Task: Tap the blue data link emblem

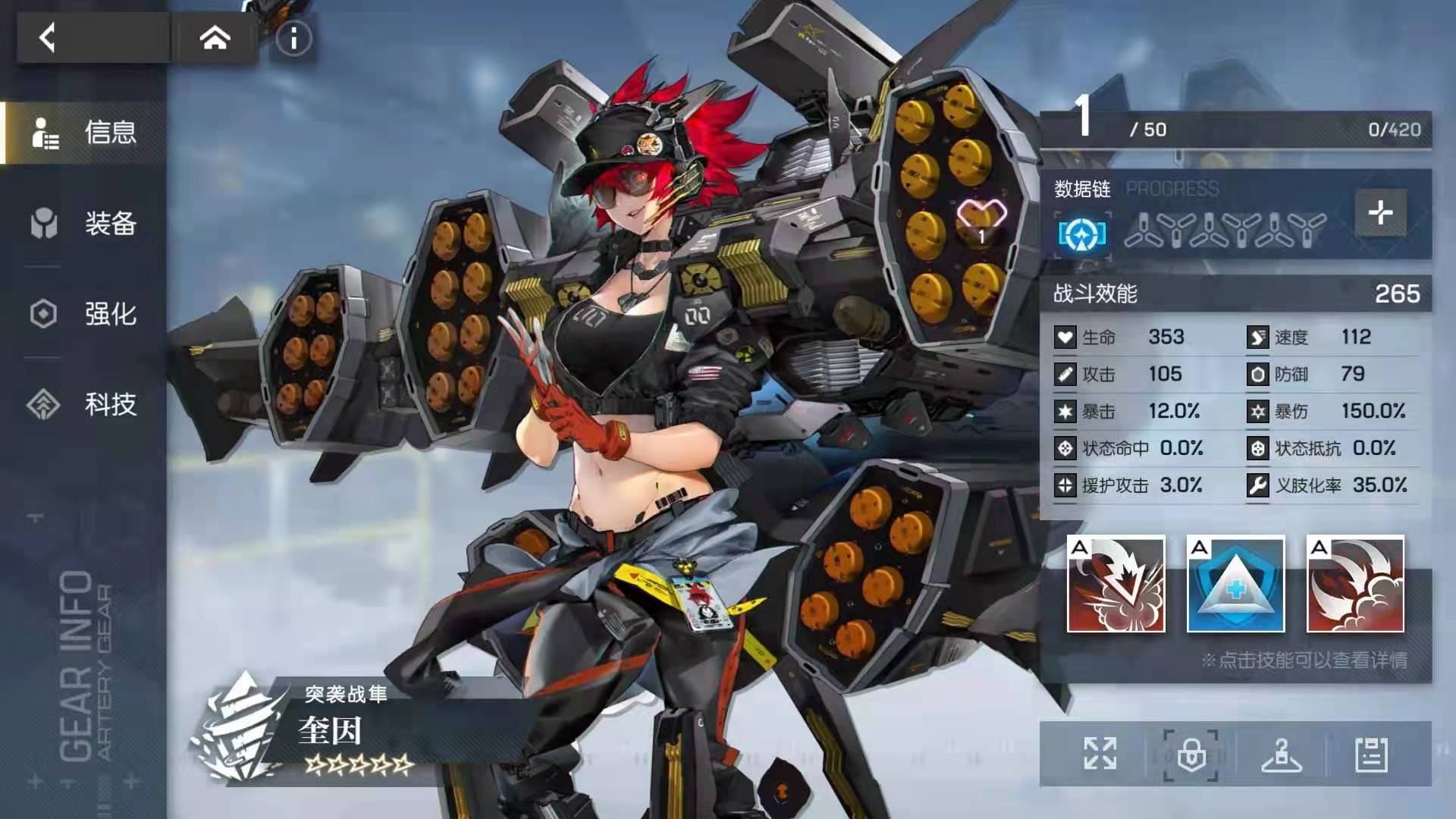Action: click(x=1082, y=234)
